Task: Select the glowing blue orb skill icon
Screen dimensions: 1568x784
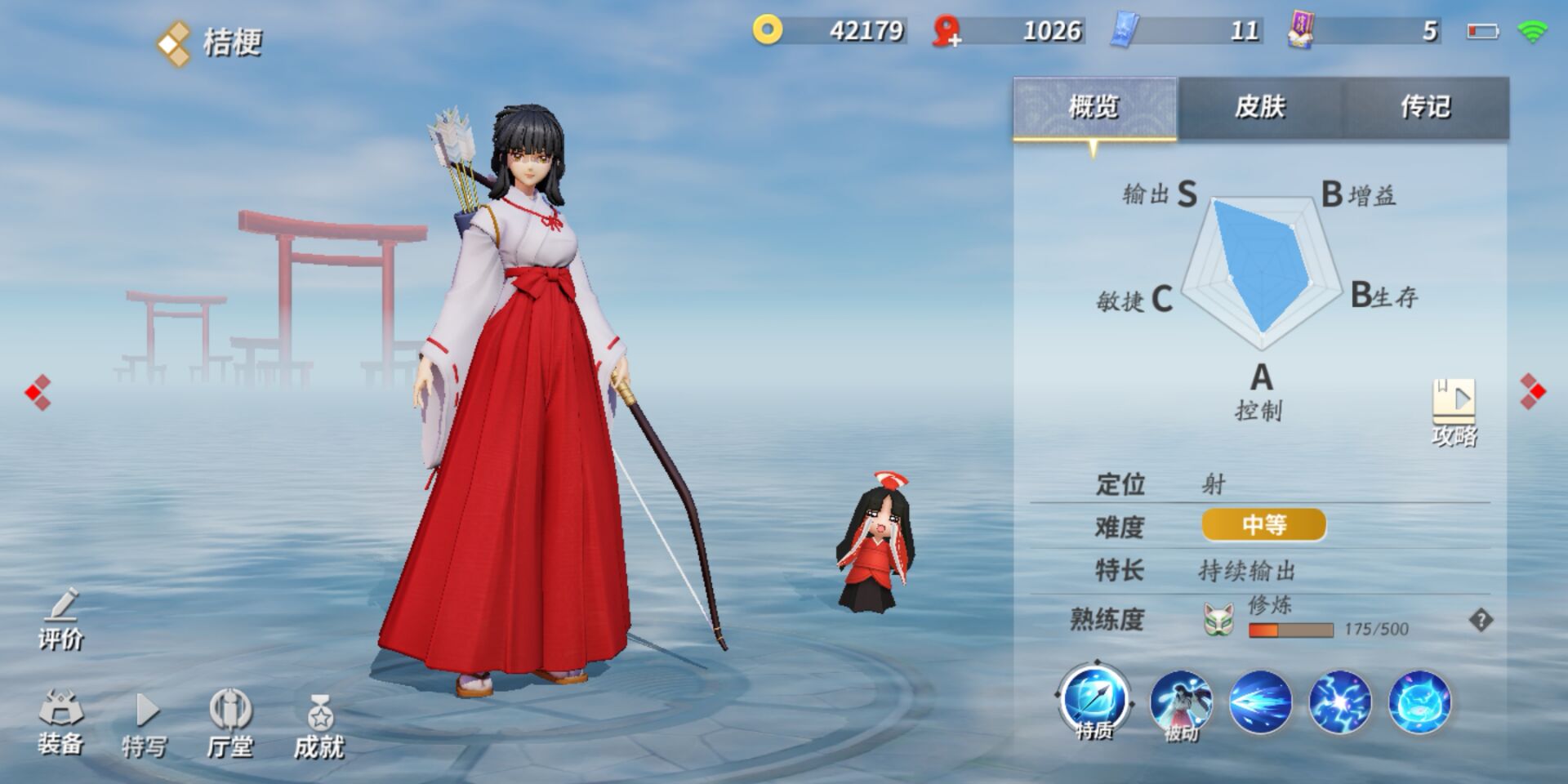Action: point(1419,702)
